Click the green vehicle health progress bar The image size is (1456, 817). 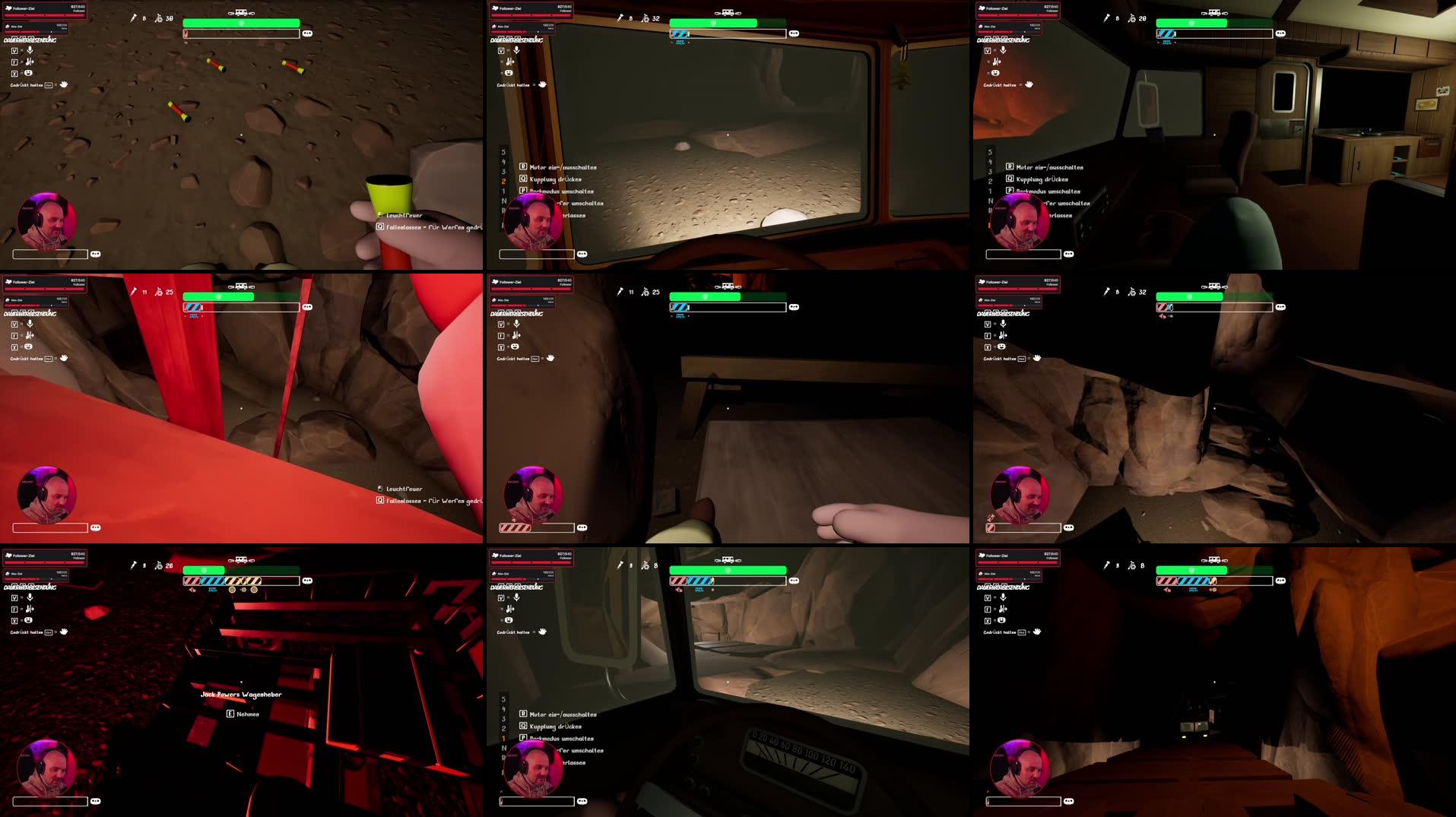[240, 24]
